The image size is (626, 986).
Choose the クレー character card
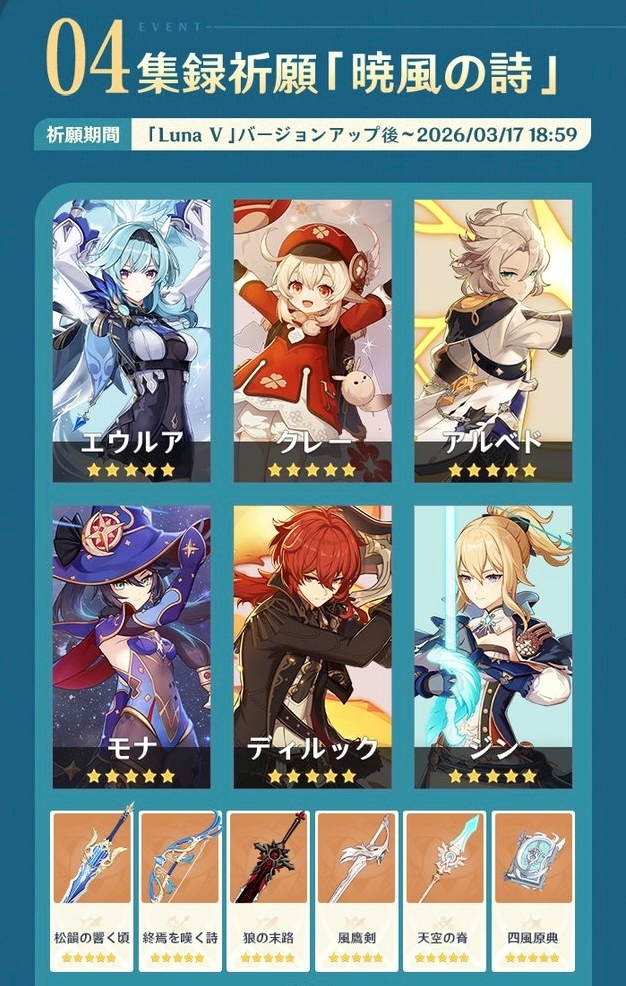(x=312, y=340)
